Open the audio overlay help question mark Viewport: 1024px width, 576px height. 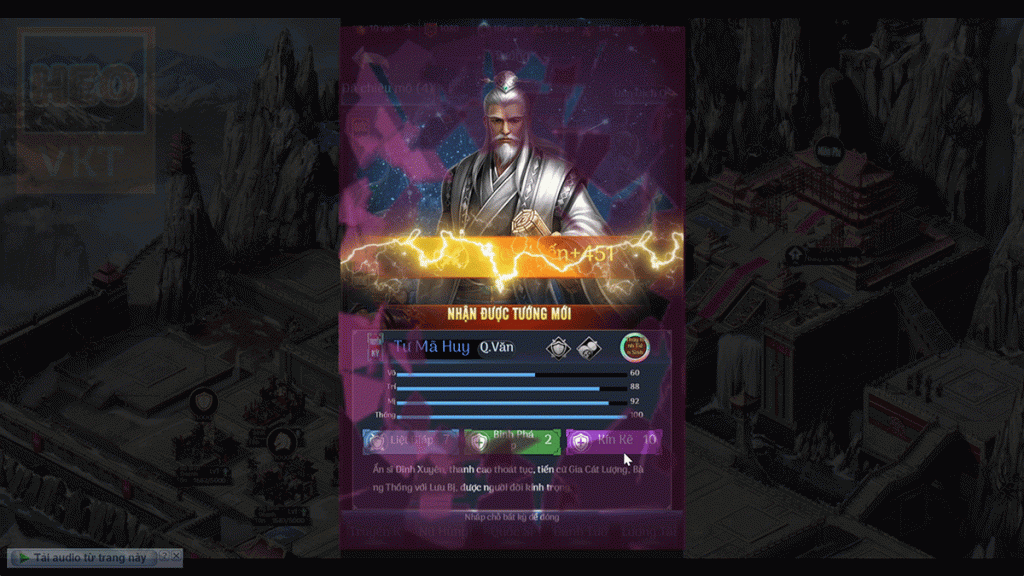click(x=165, y=555)
